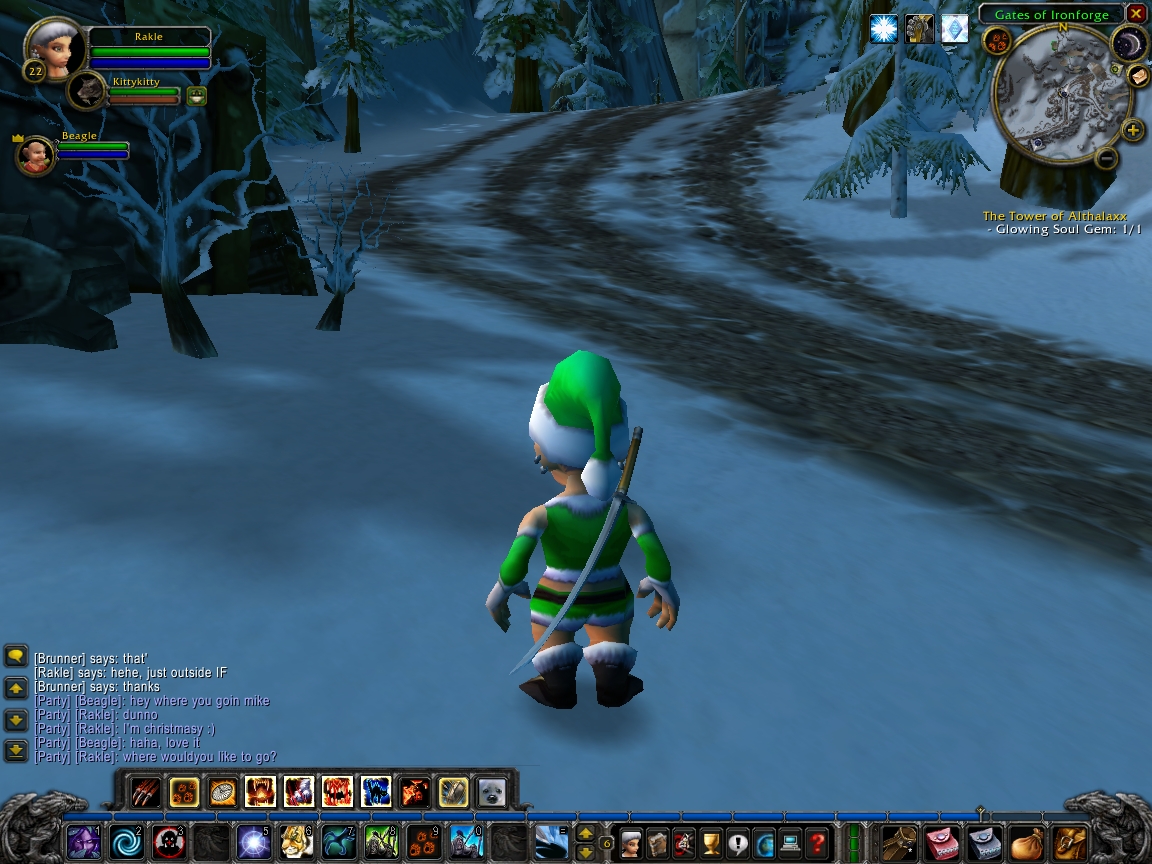1152x864 pixels.
Task: Select Rakle's player portrait
Action: tap(52, 46)
